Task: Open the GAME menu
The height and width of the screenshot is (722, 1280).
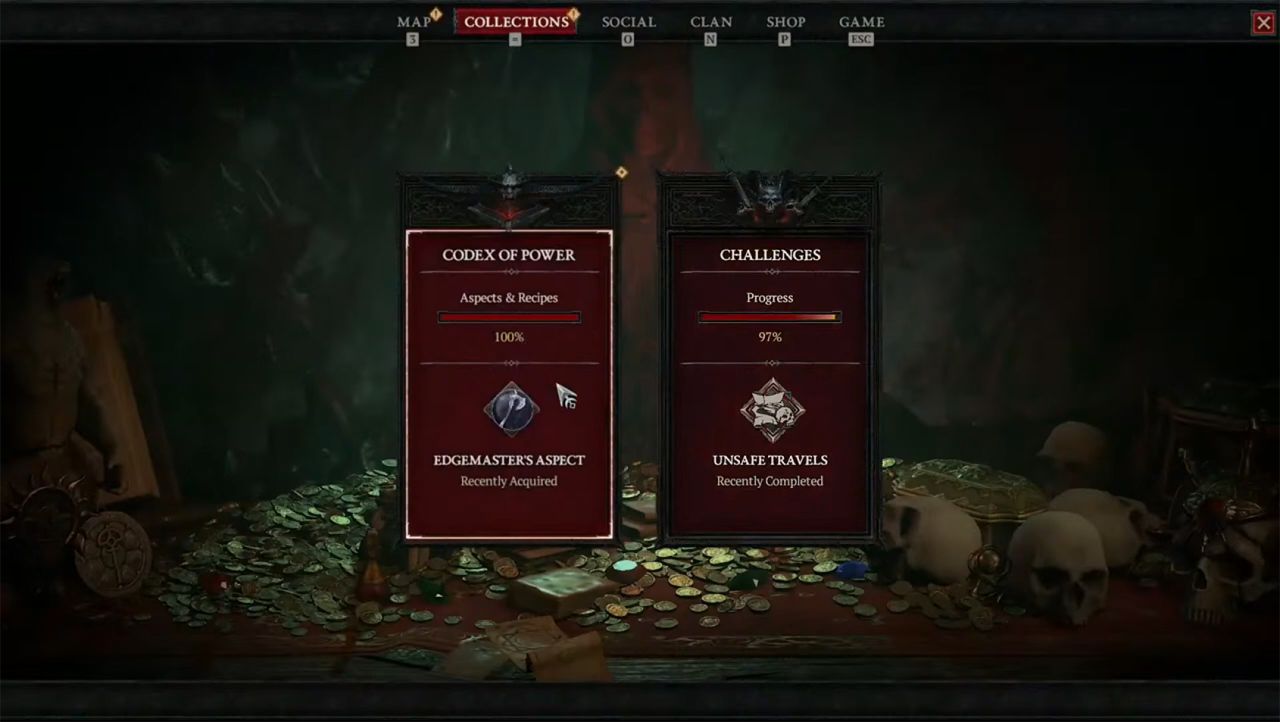Action: pos(861,21)
